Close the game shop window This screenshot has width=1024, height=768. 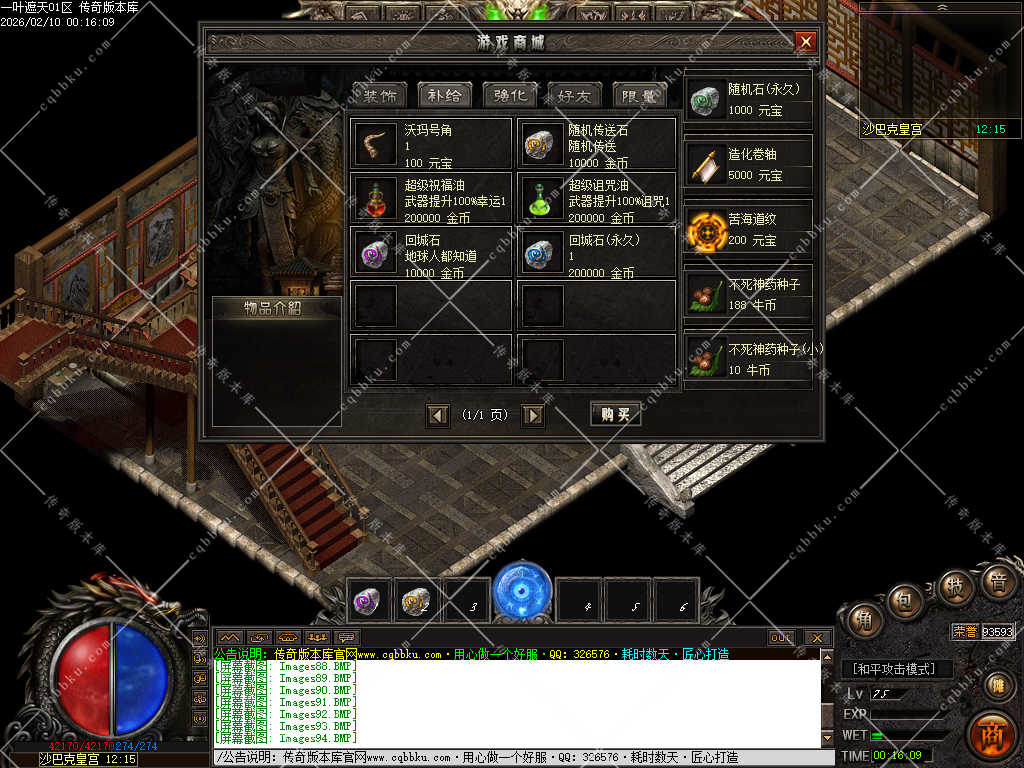coord(805,42)
